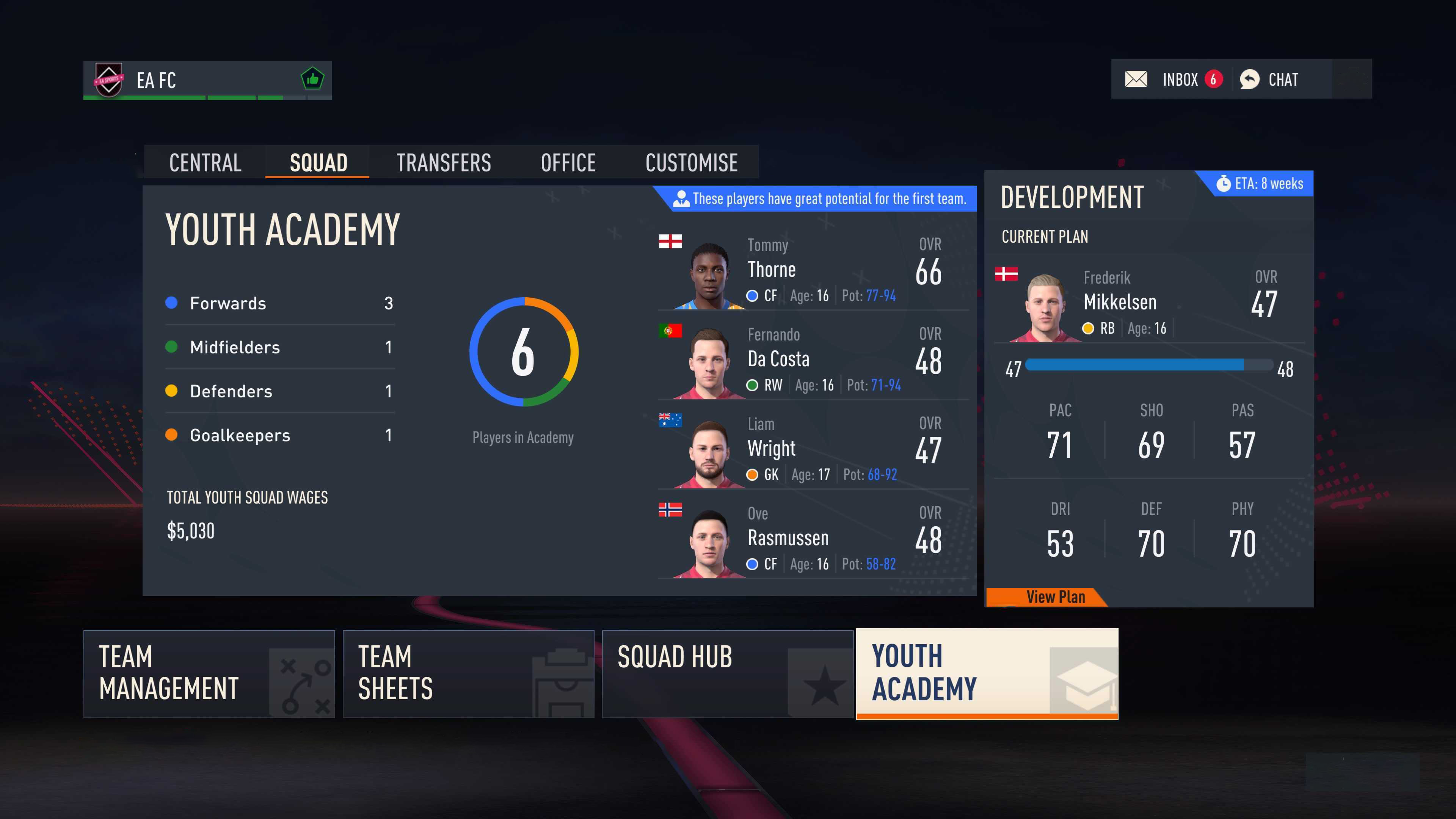
Task: Open the Youth Academy tile
Action: (986, 674)
